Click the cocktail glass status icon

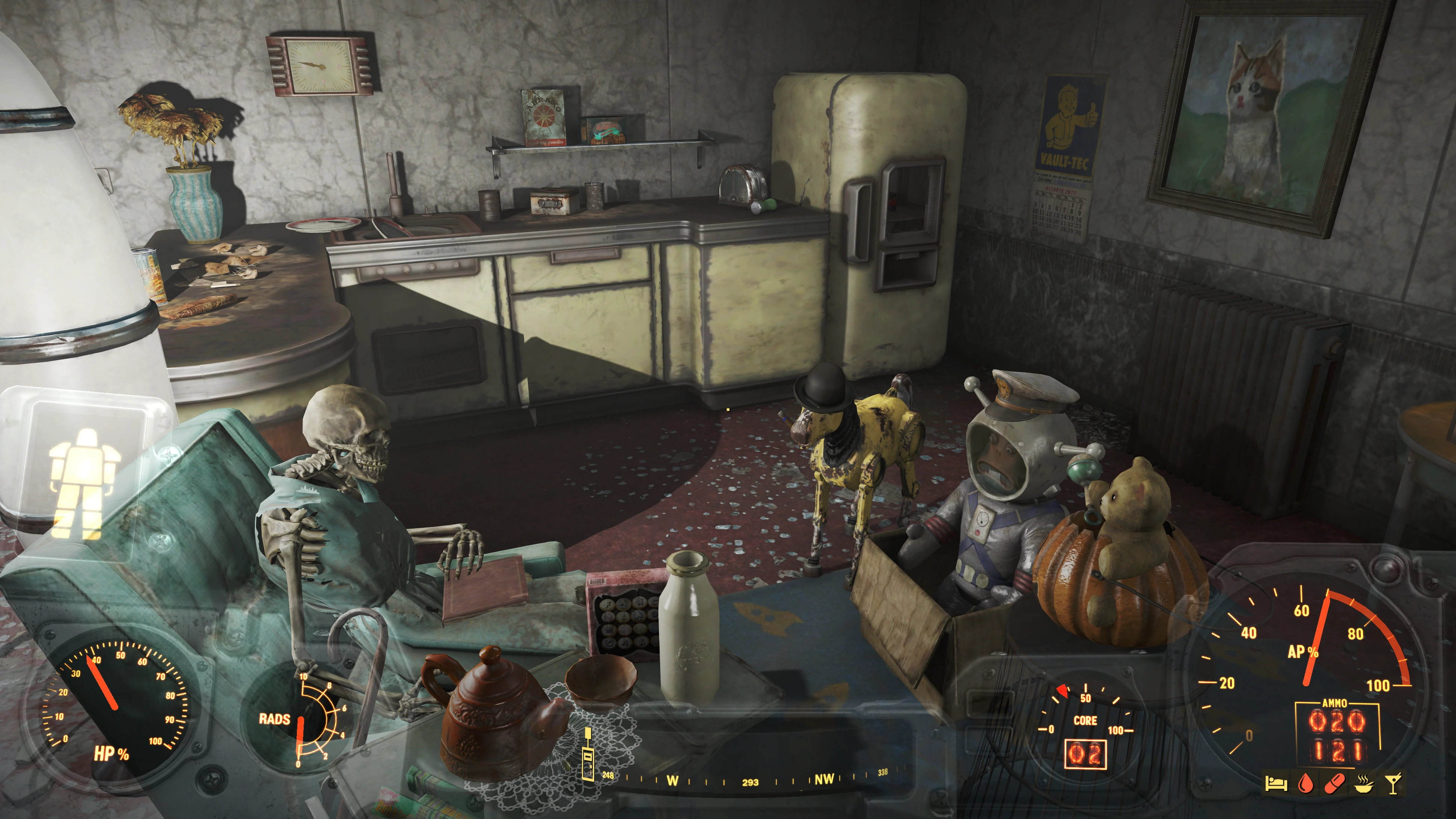1393,784
